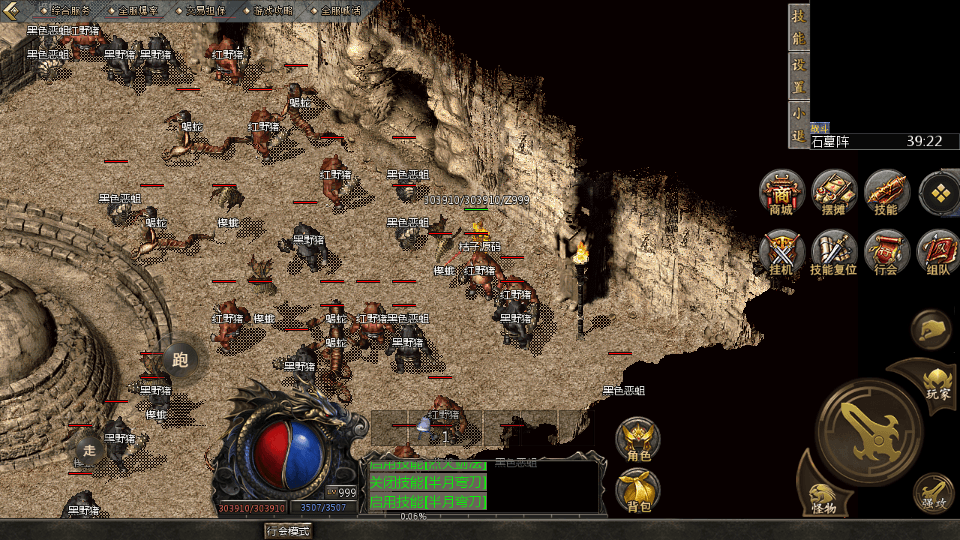960x540 pixels.
Task: Tap the 技能复位 skill reset icon
Action: (x=833, y=253)
